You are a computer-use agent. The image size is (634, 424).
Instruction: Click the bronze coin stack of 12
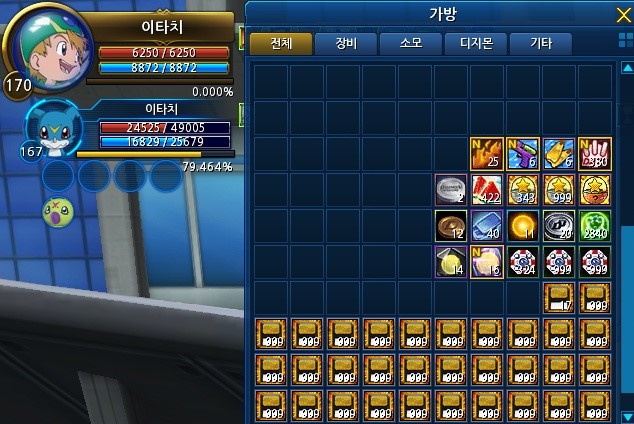(x=450, y=225)
